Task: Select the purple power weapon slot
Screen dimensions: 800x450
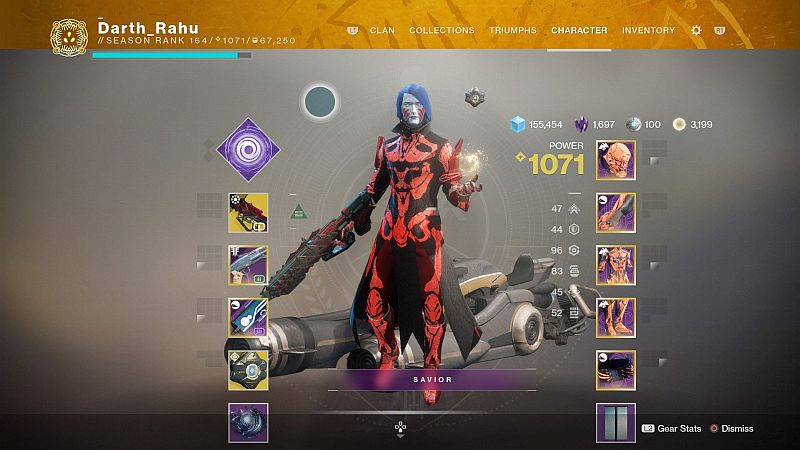Action: 248,317
